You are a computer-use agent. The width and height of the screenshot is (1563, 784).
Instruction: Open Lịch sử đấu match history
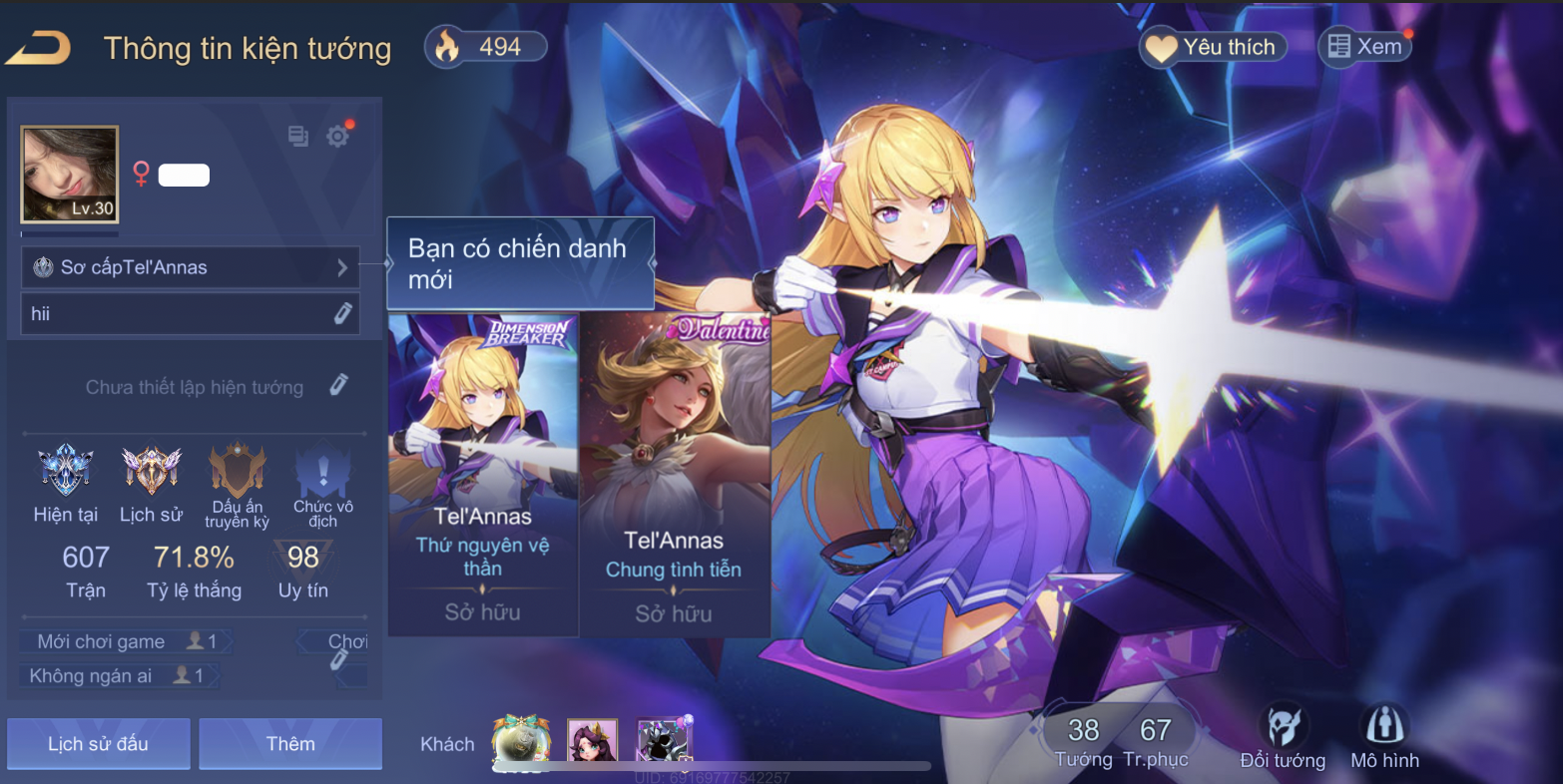98,744
